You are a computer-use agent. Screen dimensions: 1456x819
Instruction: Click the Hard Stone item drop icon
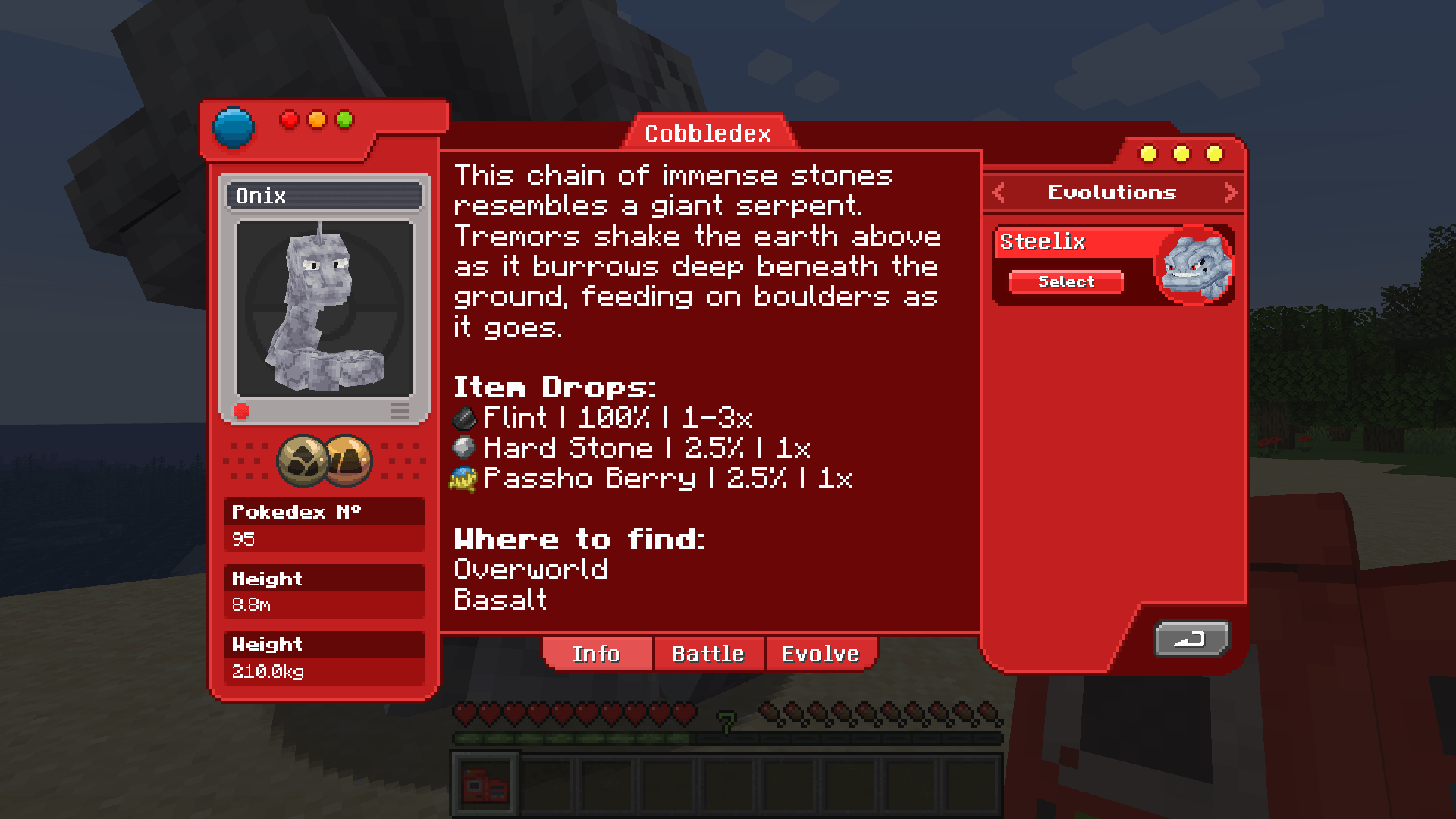pos(463,447)
